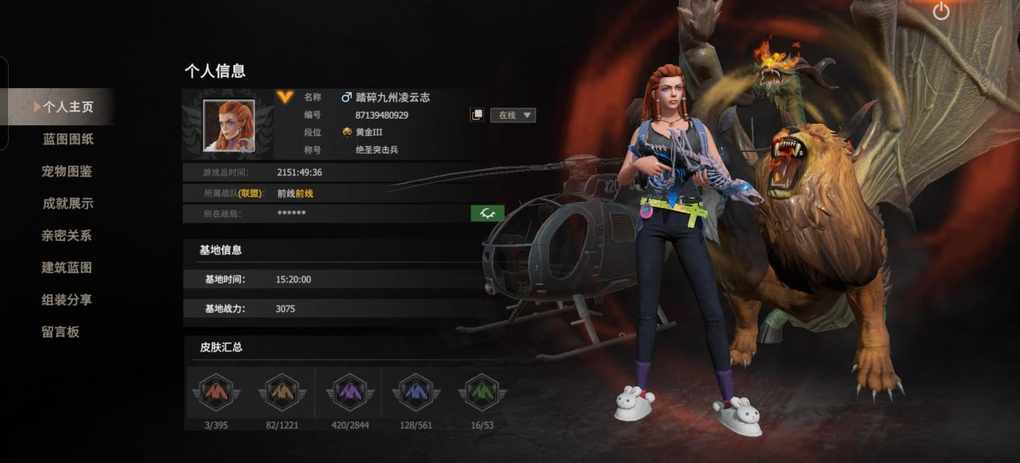Screen dimensions: 1020x463
Task: Show the 成就展示 achievements tab
Action: click(x=68, y=203)
